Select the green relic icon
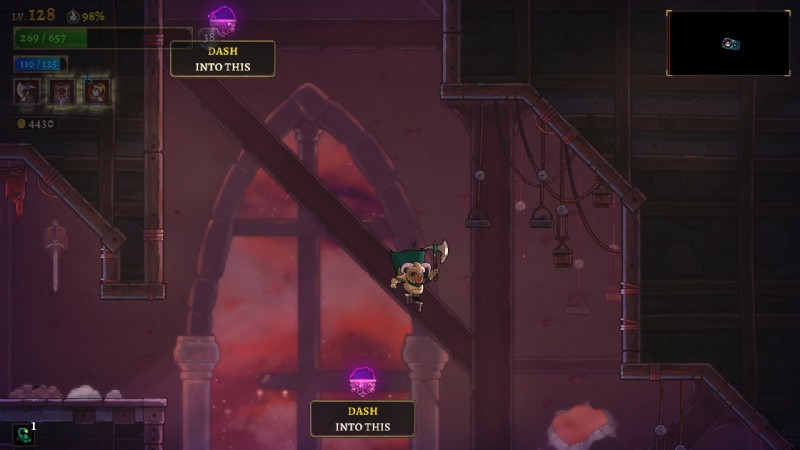 (22, 435)
